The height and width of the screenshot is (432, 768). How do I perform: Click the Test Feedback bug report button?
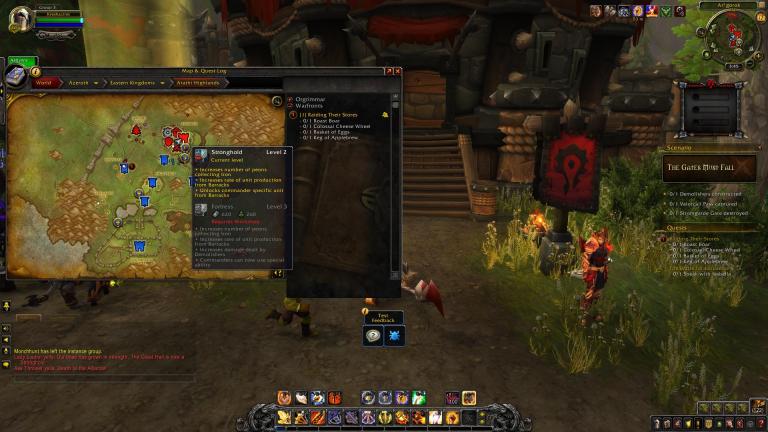click(x=394, y=337)
